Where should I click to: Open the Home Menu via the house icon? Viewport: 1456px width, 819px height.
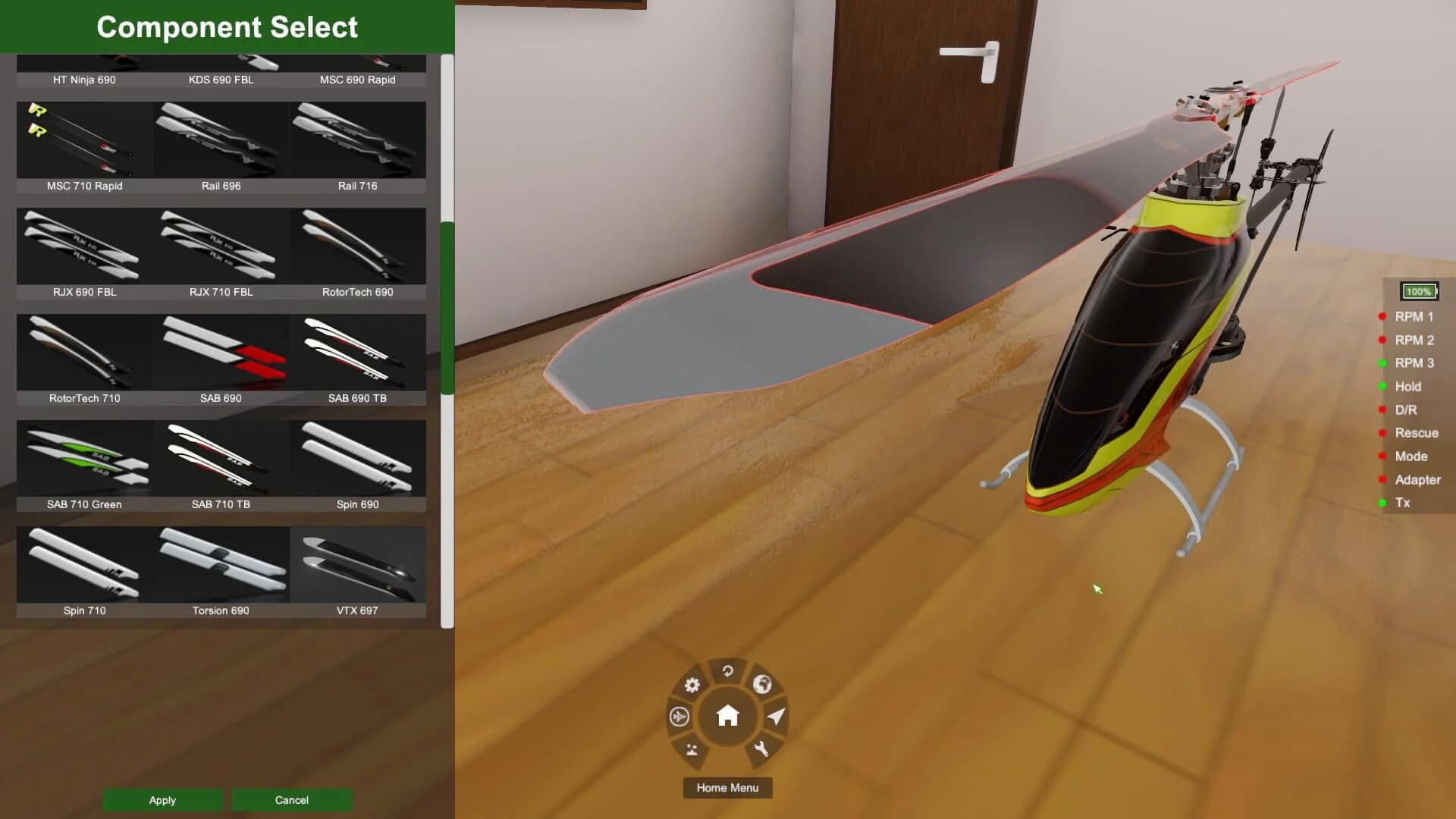[x=727, y=714]
